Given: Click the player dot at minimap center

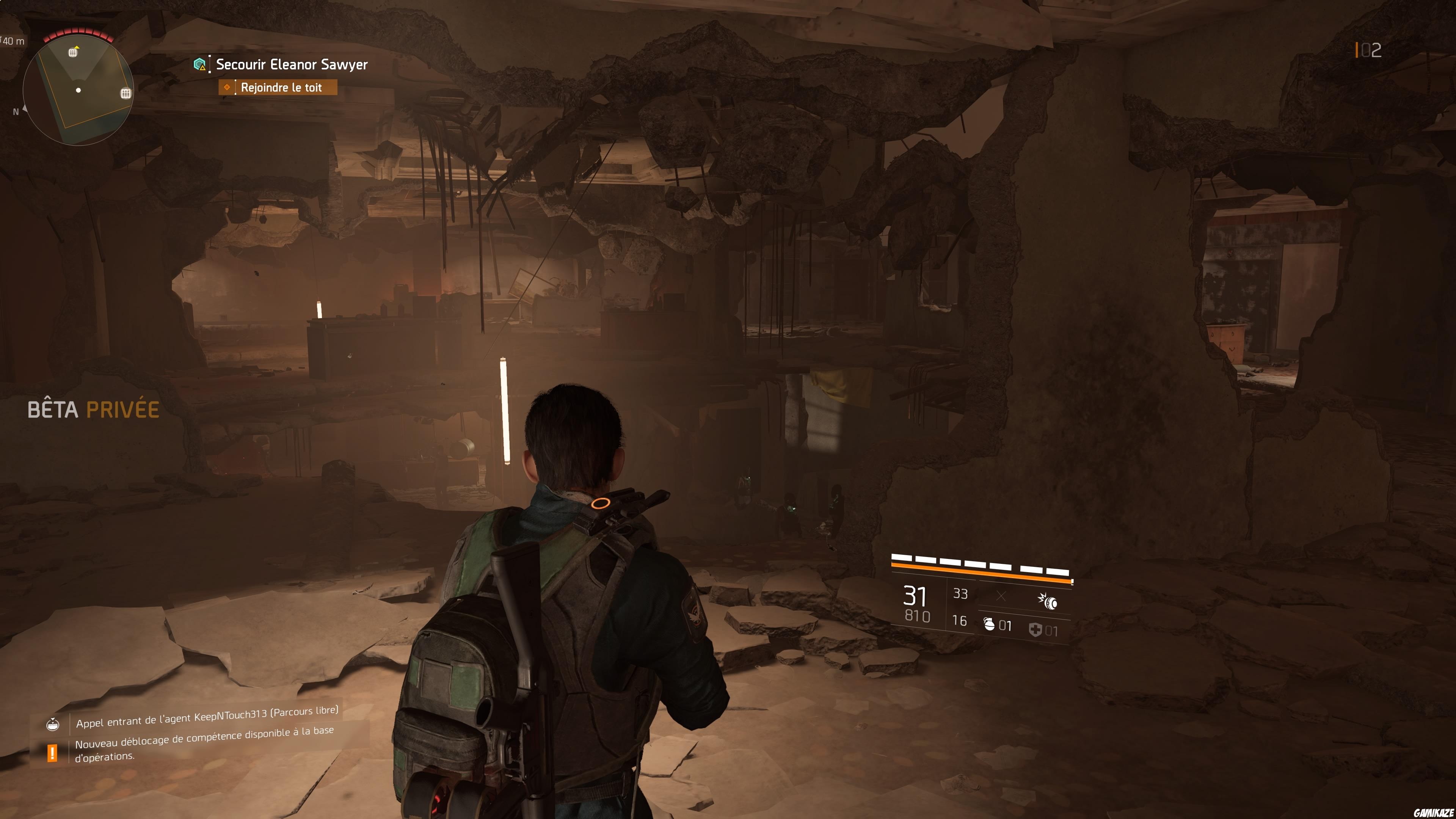Looking at the screenshot, I should click(78, 91).
